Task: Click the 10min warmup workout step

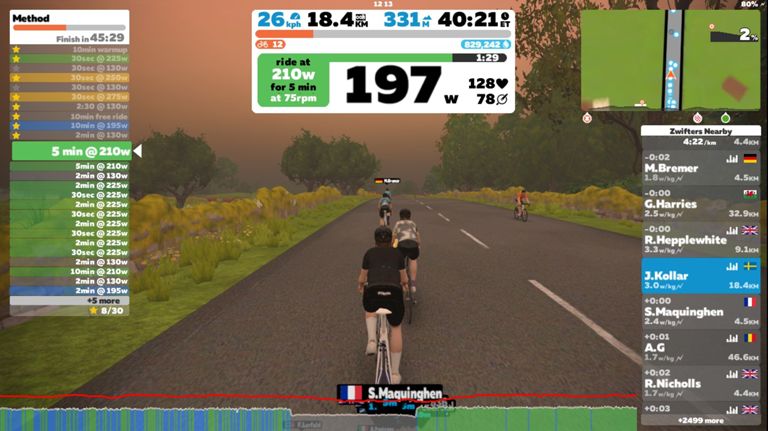Action: pyautogui.click(x=70, y=49)
